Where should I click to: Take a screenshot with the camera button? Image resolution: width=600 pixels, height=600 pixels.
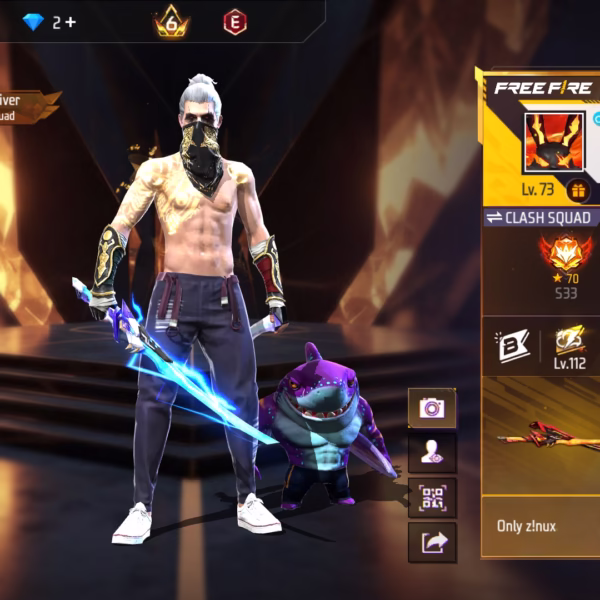tap(432, 407)
